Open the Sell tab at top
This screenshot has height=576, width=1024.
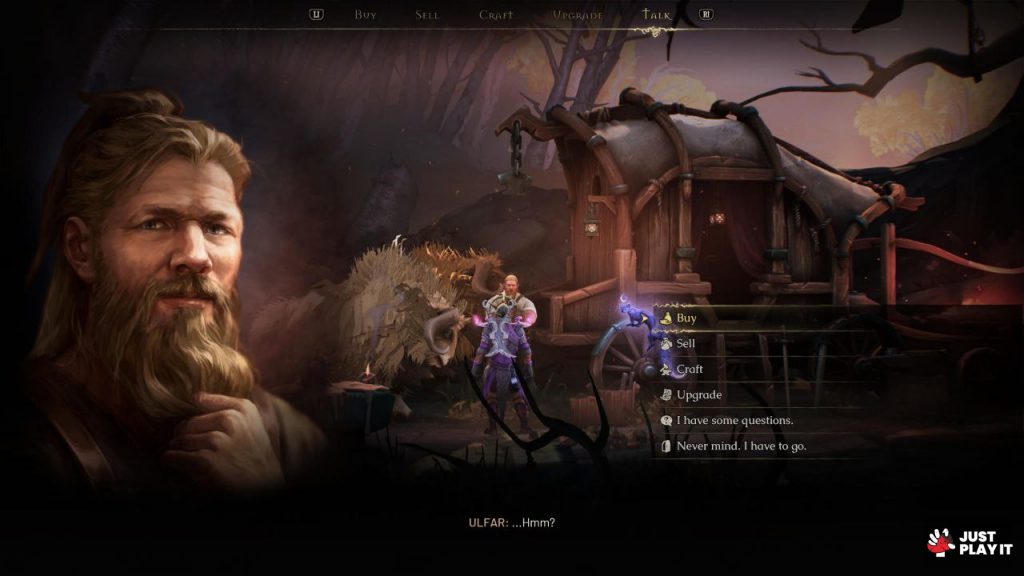pos(427,15)
